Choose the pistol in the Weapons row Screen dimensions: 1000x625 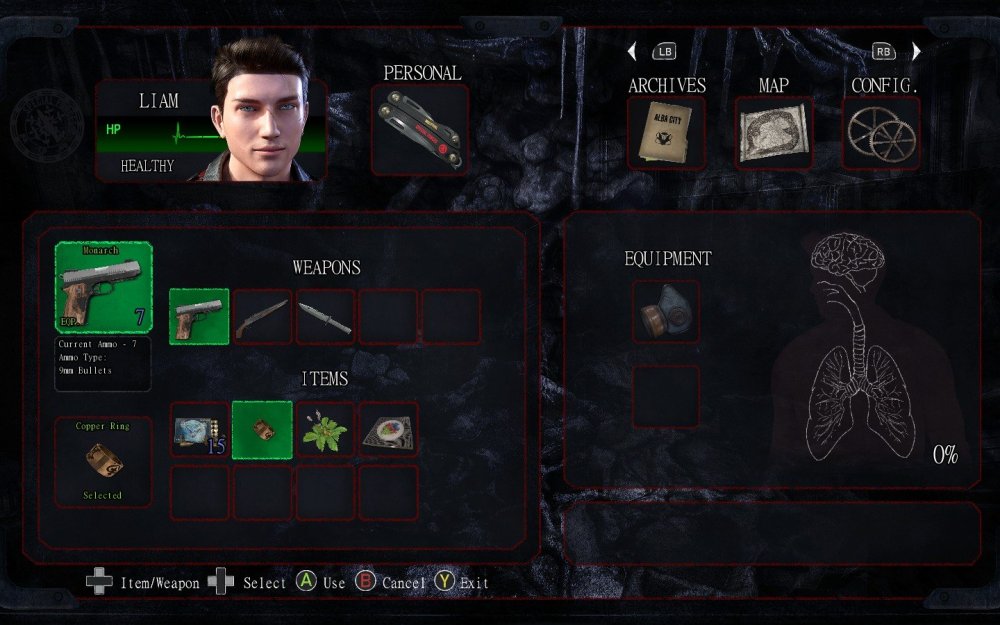pos(199,317)
